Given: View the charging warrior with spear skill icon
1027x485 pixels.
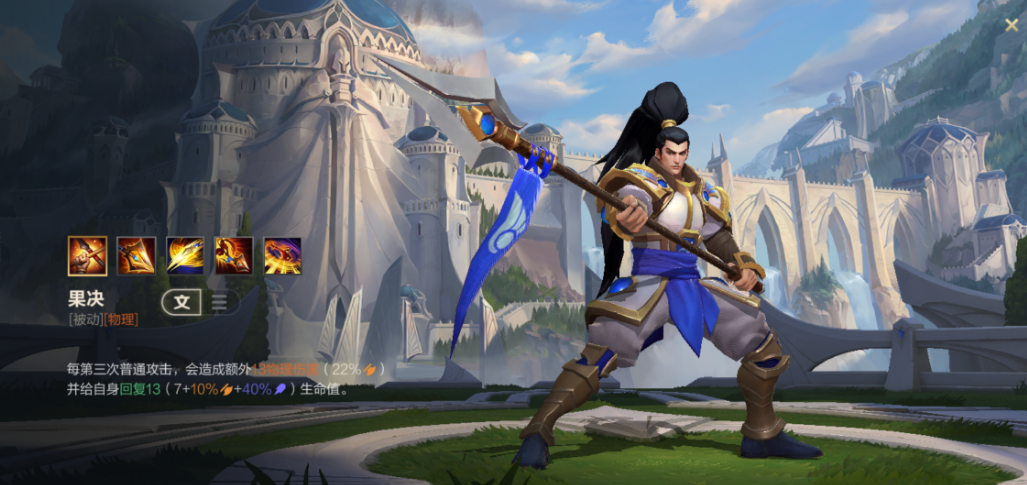Looking at the screenshot, I should coord(234,255).
